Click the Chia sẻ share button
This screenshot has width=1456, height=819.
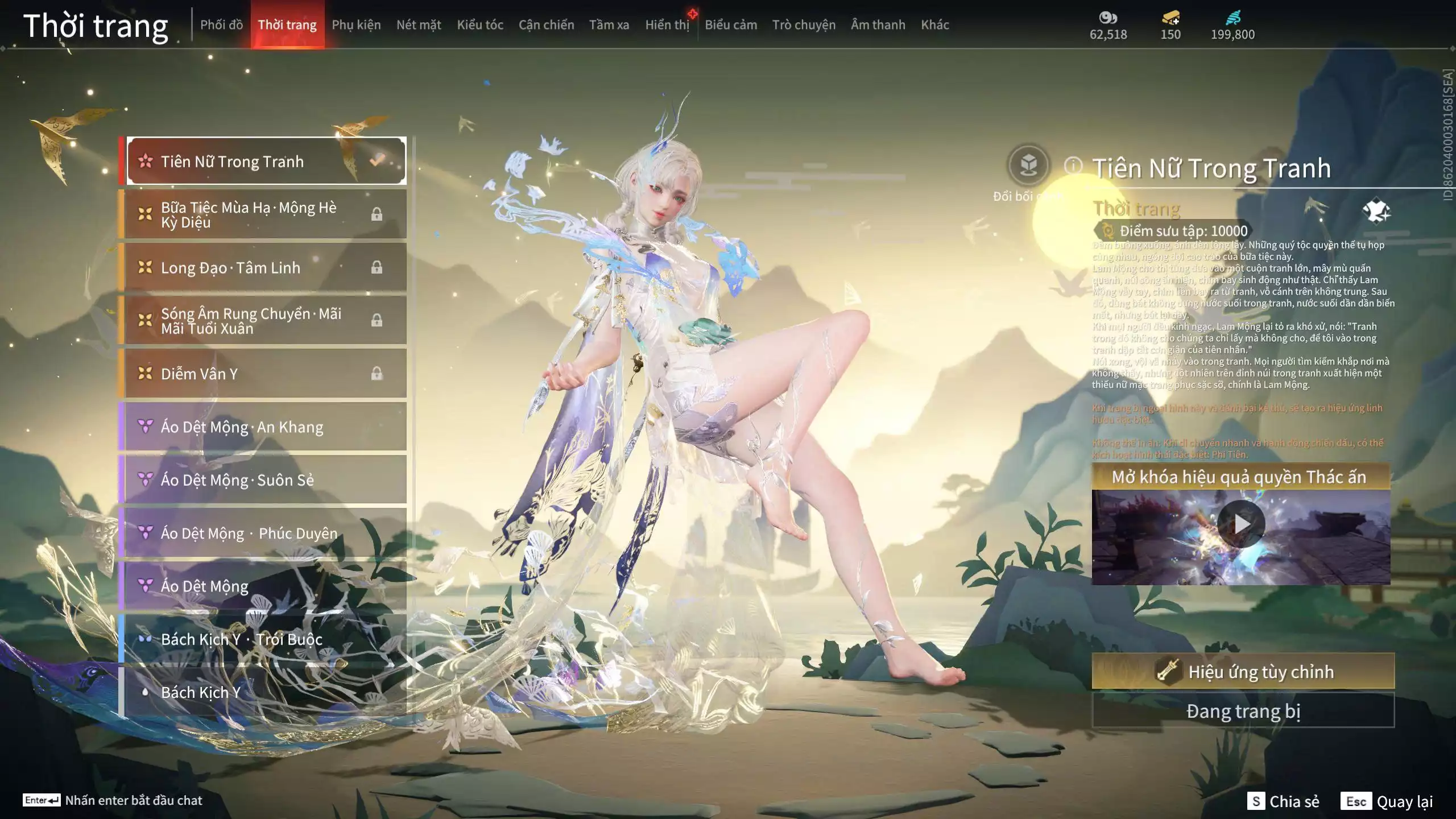click(x=1283, y=801)
